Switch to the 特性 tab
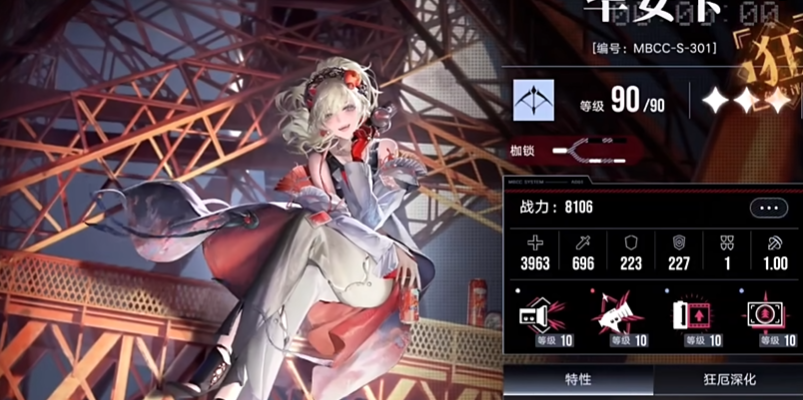 pos(577,380)
